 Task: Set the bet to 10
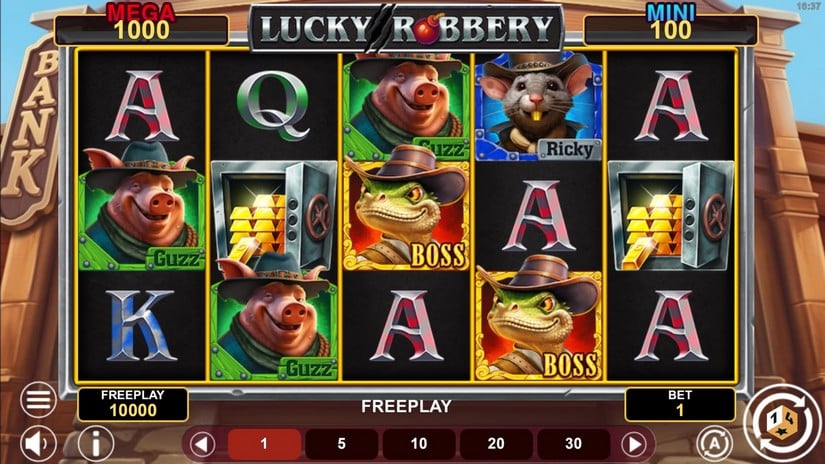click(418, 443)
